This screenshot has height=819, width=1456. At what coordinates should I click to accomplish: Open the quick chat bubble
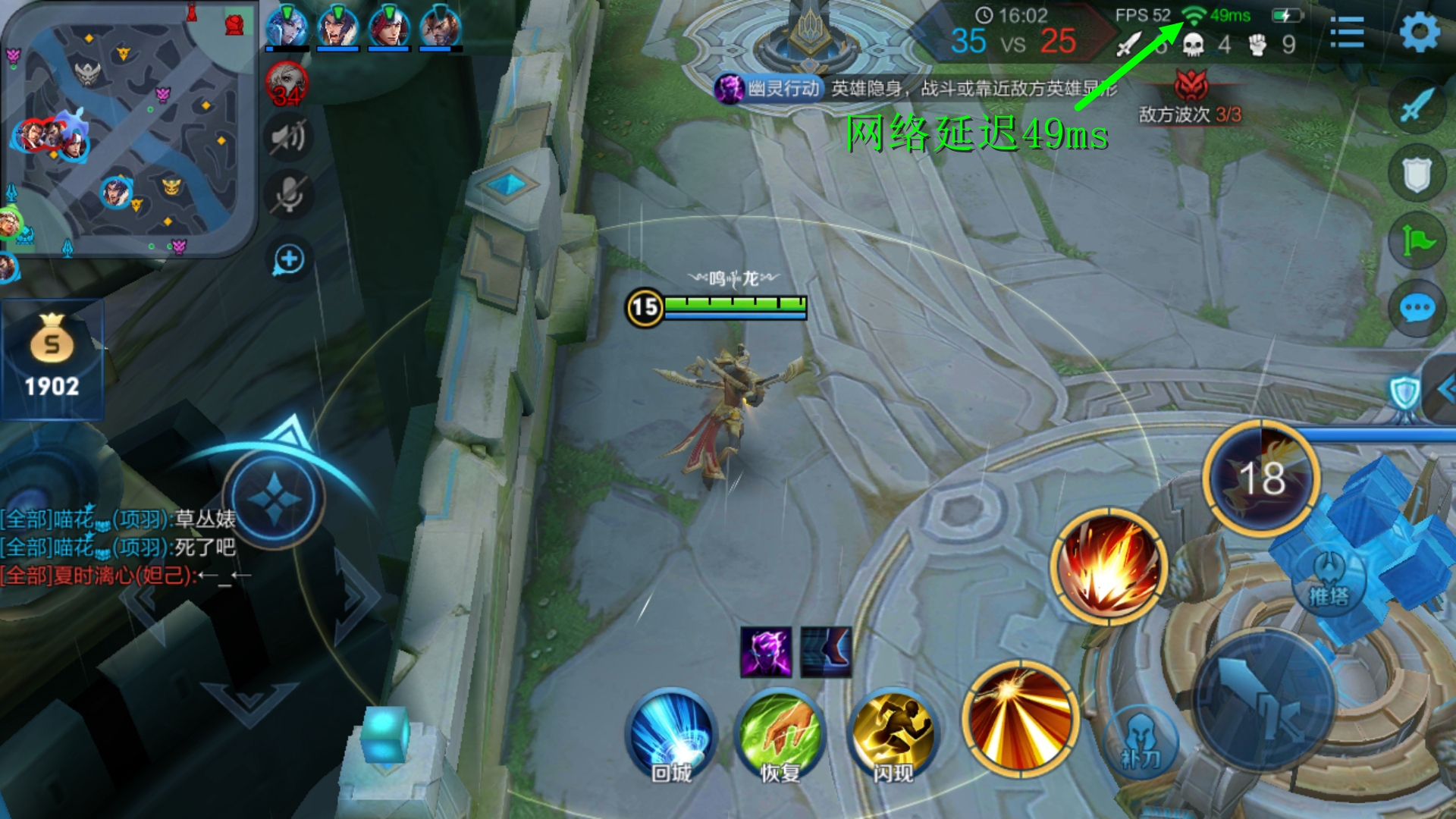pyautogui.click(x=1417, y=309)
